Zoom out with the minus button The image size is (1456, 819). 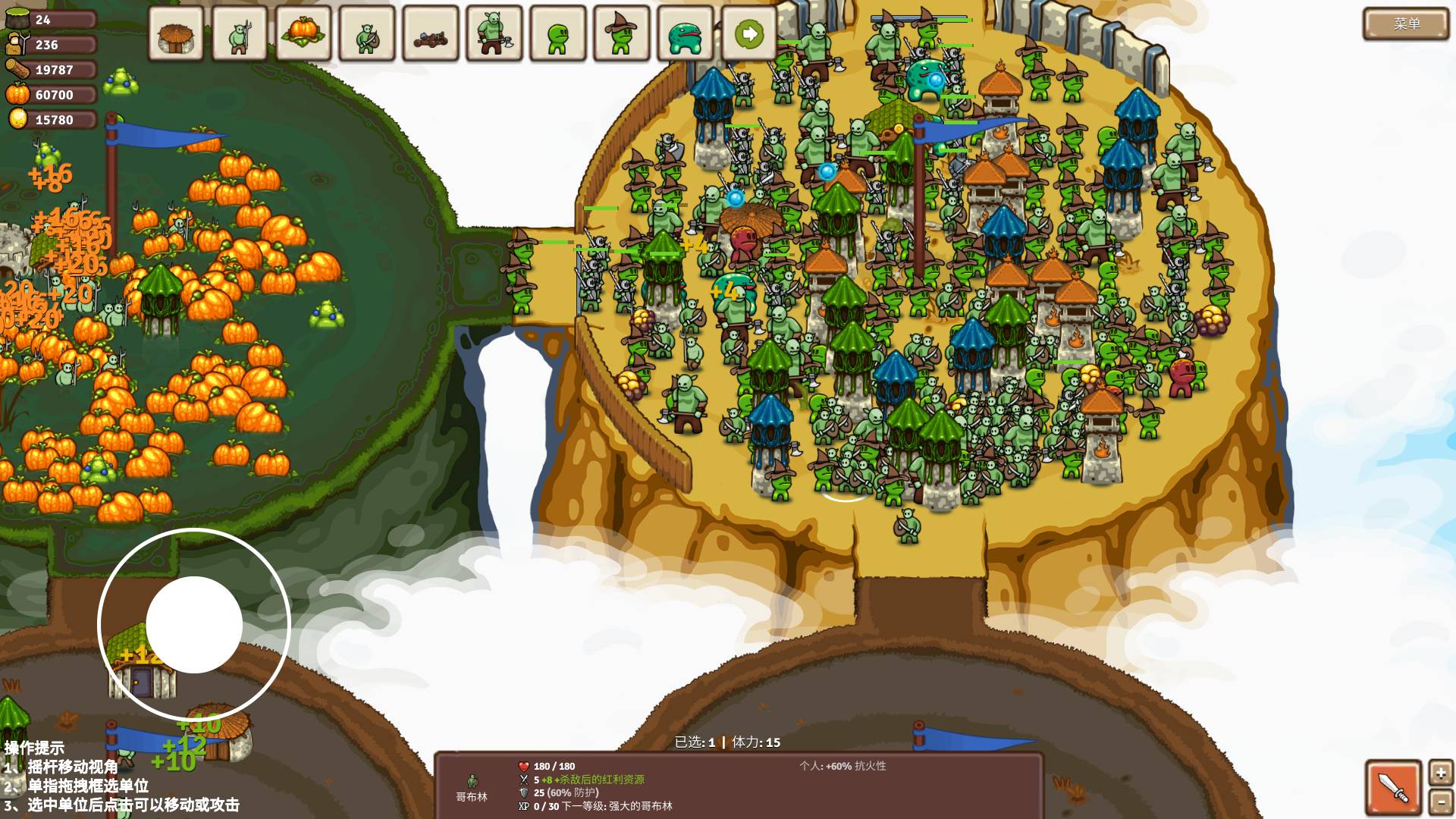[1441, 802]
